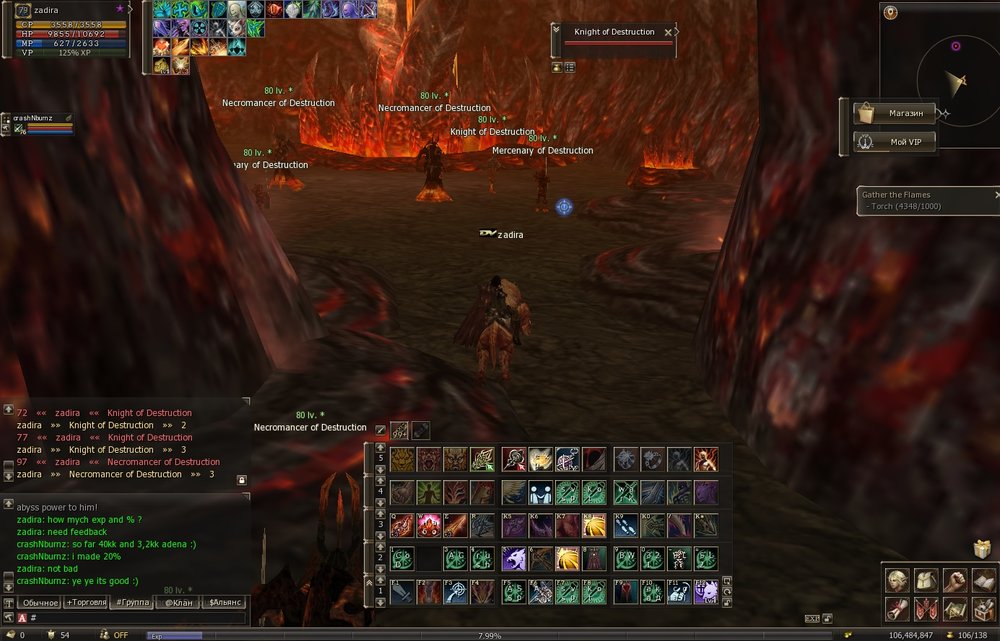This screenshot has width=1000, height=641.
Task: Activate the F3 target crosshair skill
Action: tap(456, 591)
